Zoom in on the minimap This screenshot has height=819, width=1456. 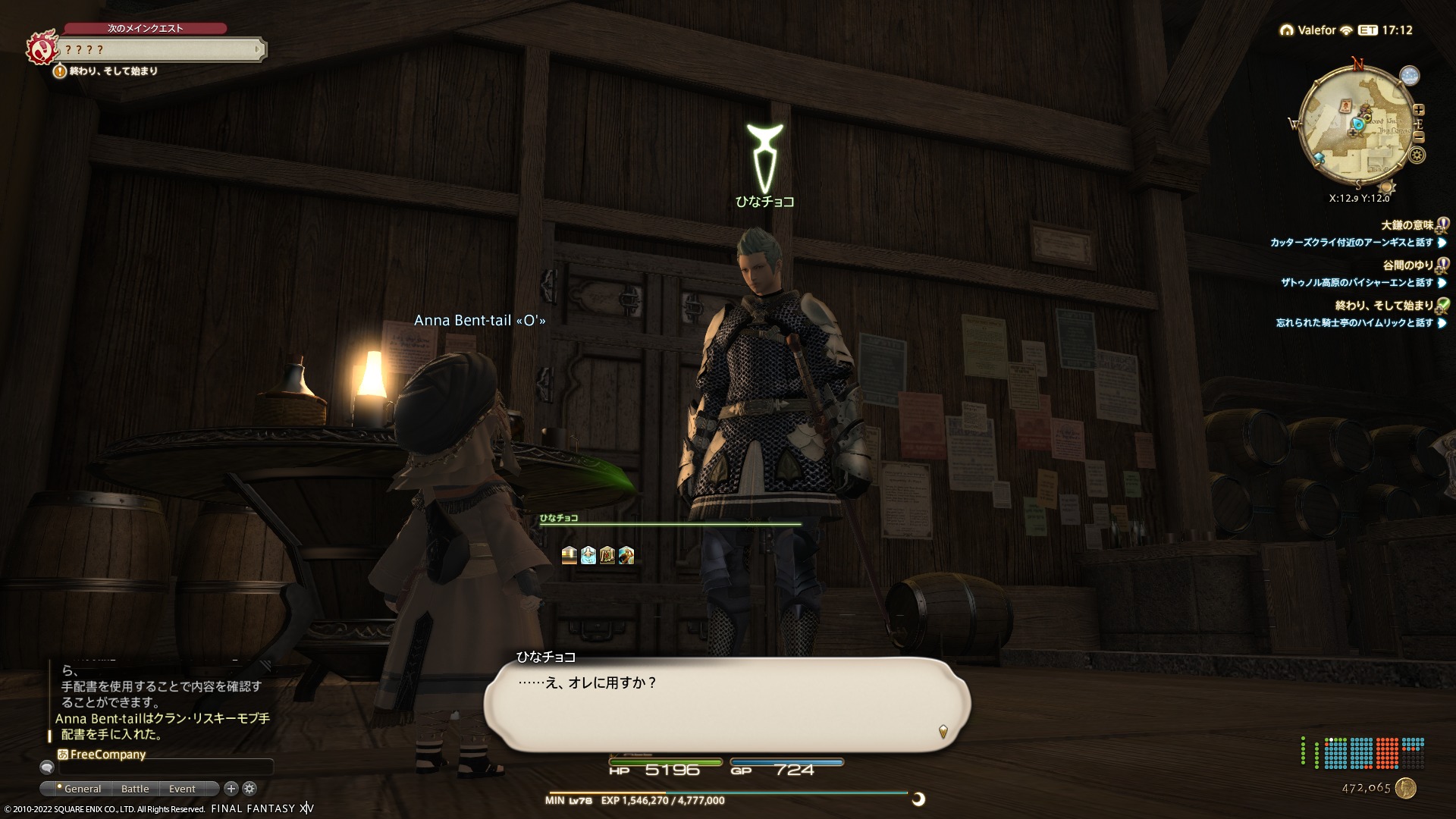(x=1419, y=110)
